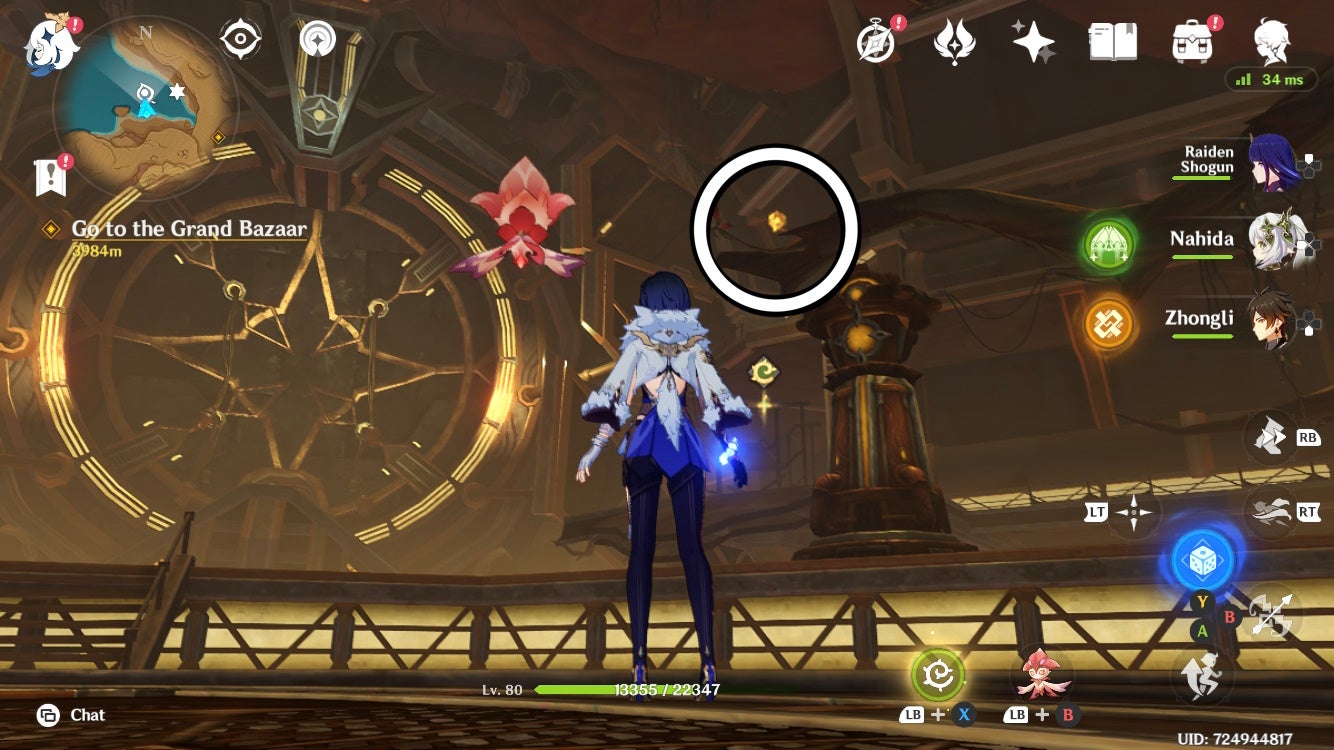Click the Lv. 80 HP bar

600,688
